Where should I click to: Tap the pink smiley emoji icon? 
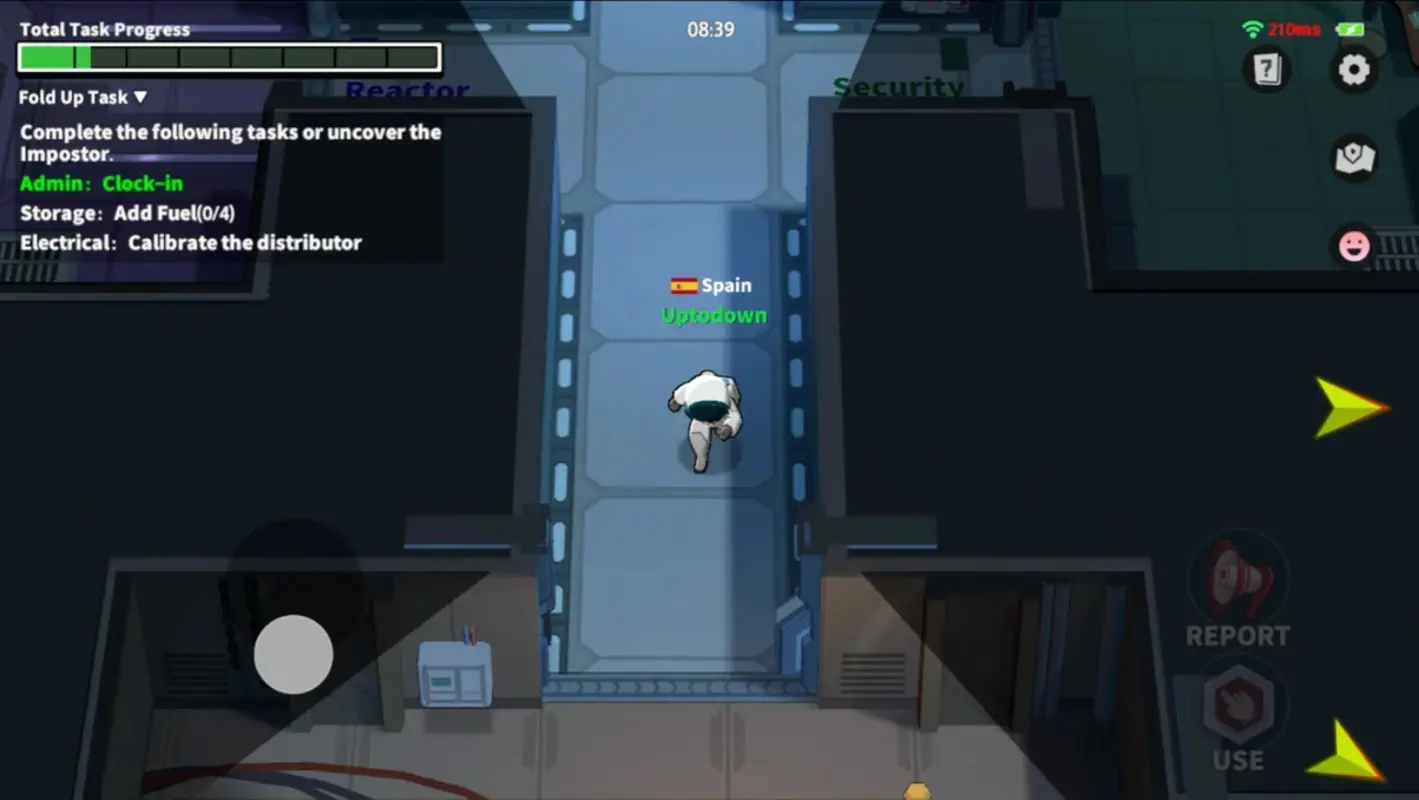pyautogui.click(x=1354, y=246)
